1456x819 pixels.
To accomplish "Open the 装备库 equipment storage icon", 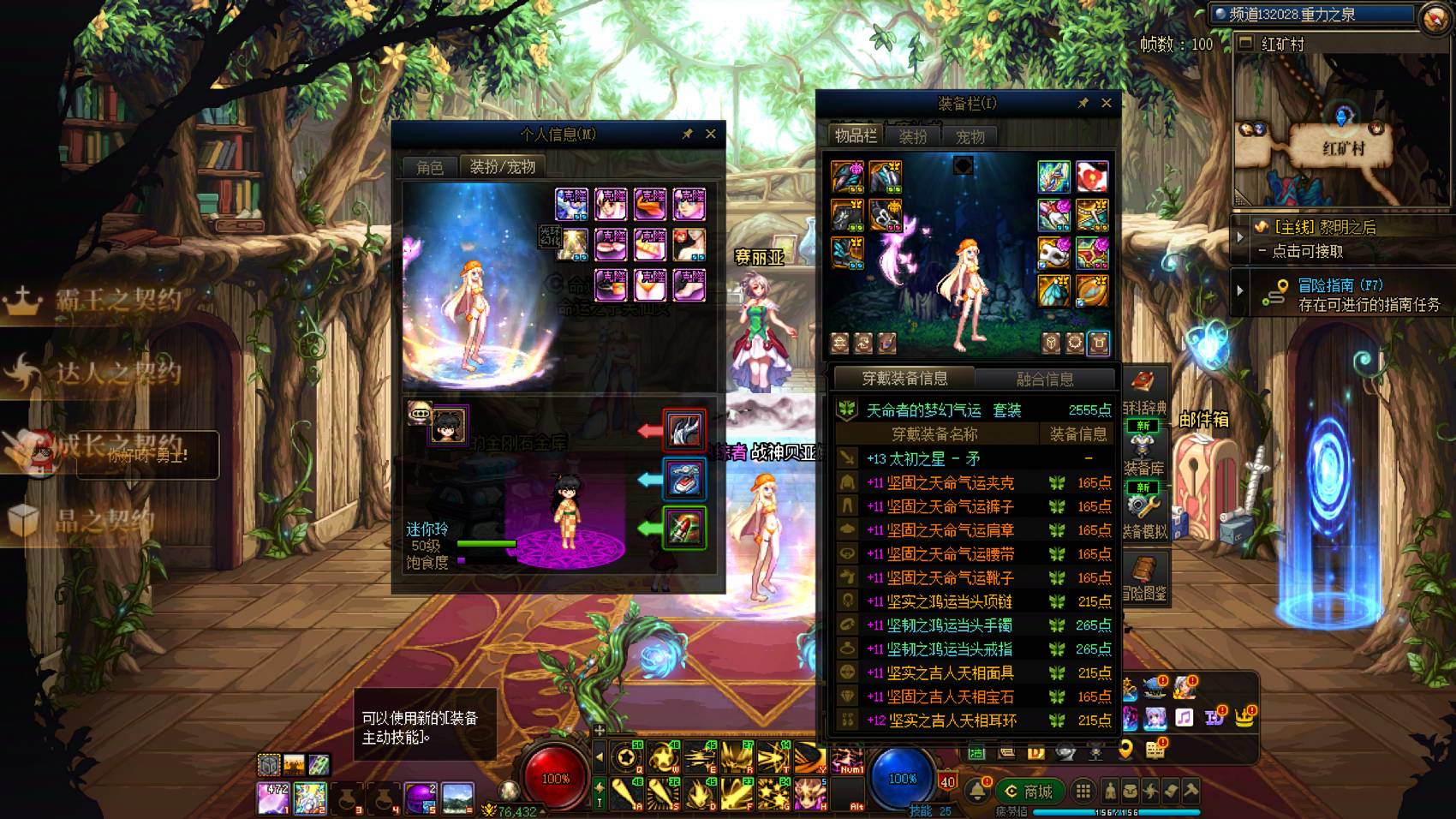I will [x=1143, y=454].
